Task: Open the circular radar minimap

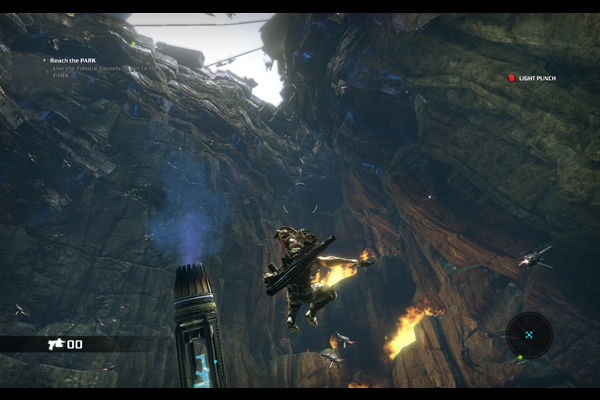Action: [528, 335]
